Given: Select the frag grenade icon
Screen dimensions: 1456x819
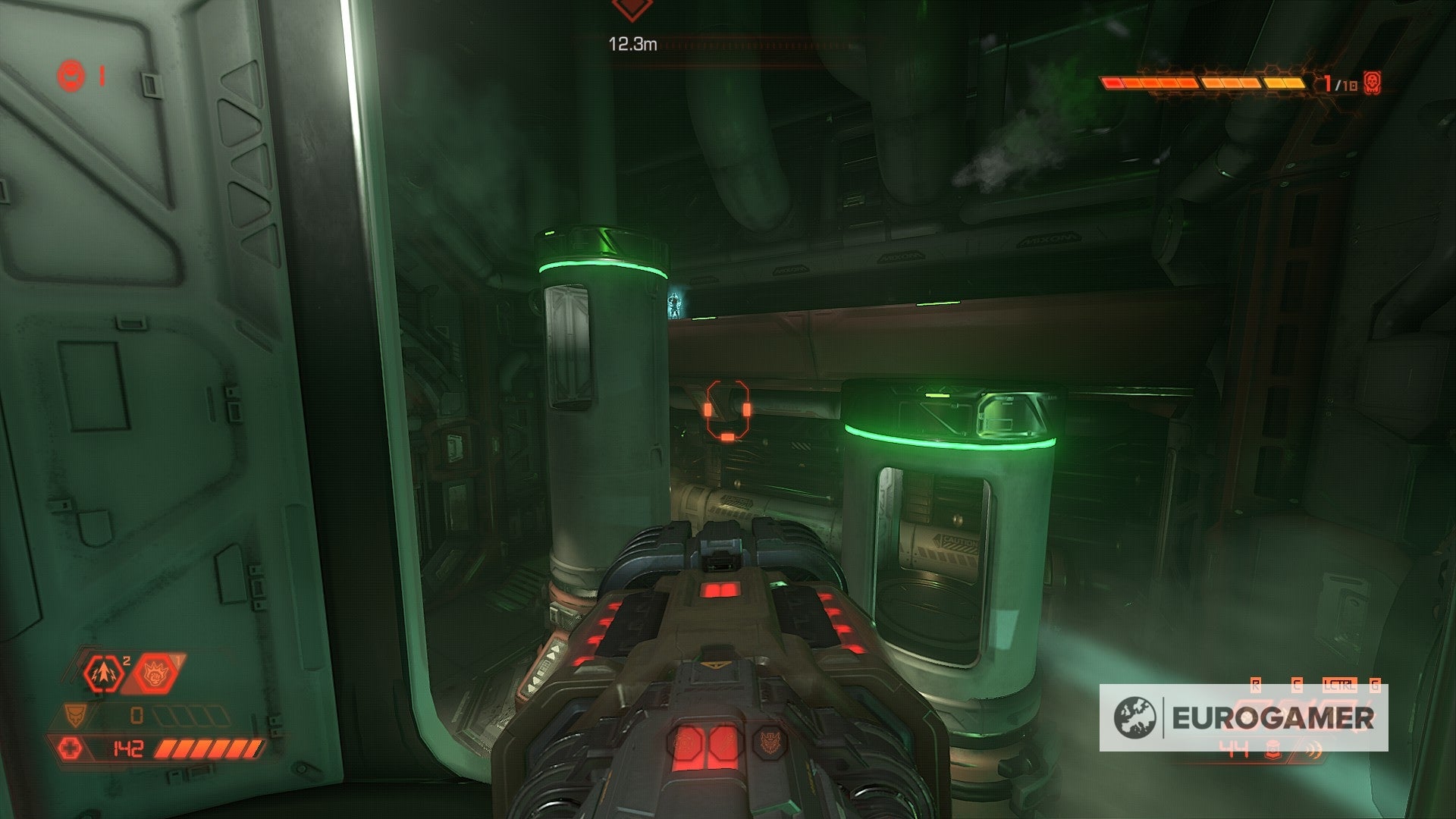Looking at the screenshot, I should coord(102,673).
